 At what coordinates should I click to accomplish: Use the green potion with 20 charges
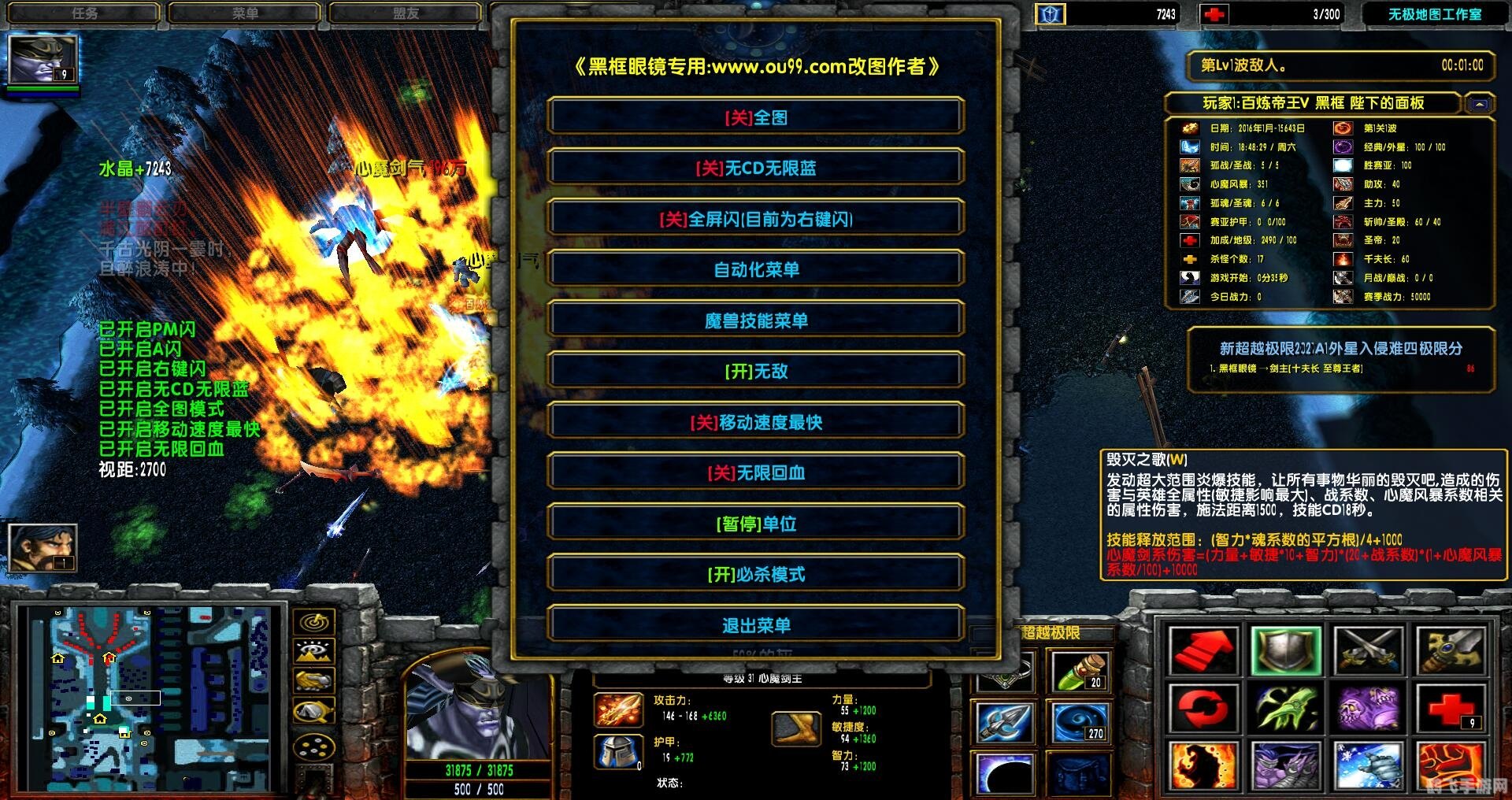coord(1083,673)
